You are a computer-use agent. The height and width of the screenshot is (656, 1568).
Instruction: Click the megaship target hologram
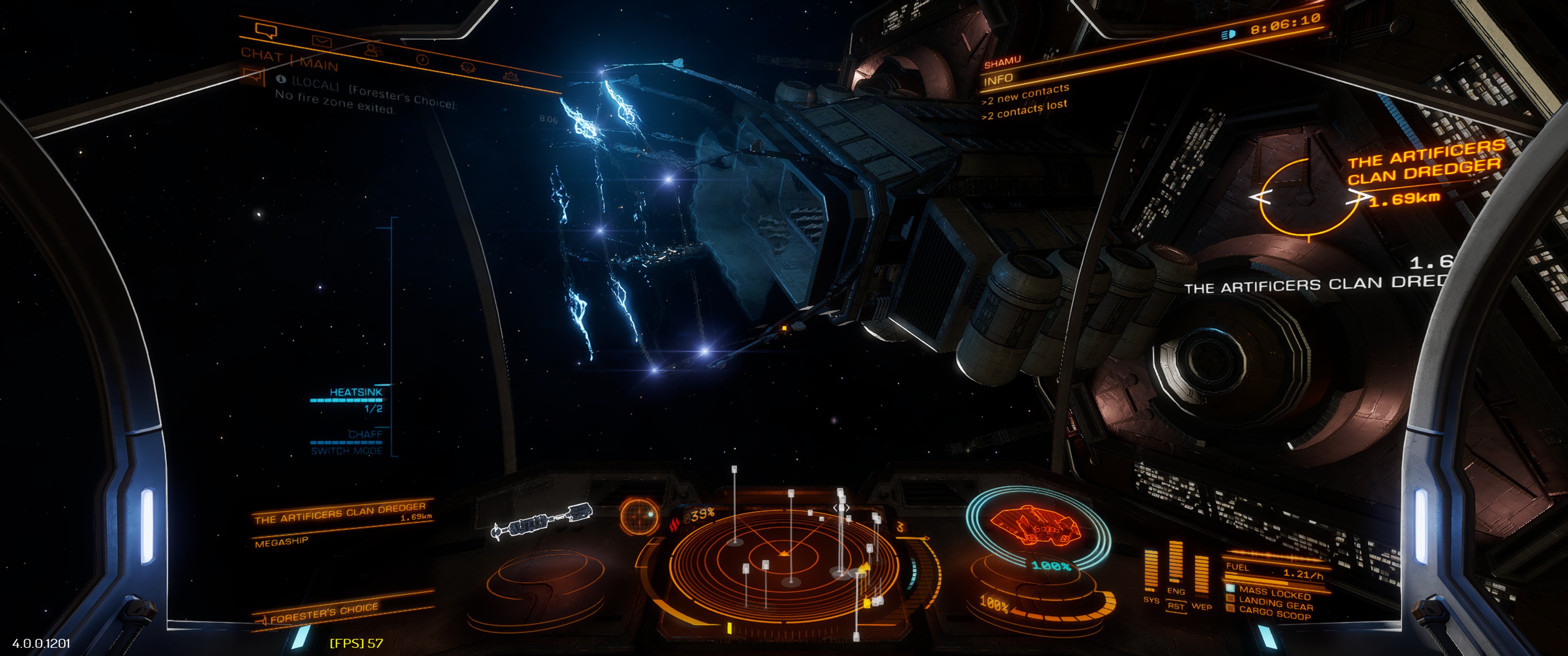[x=542, y=521]
